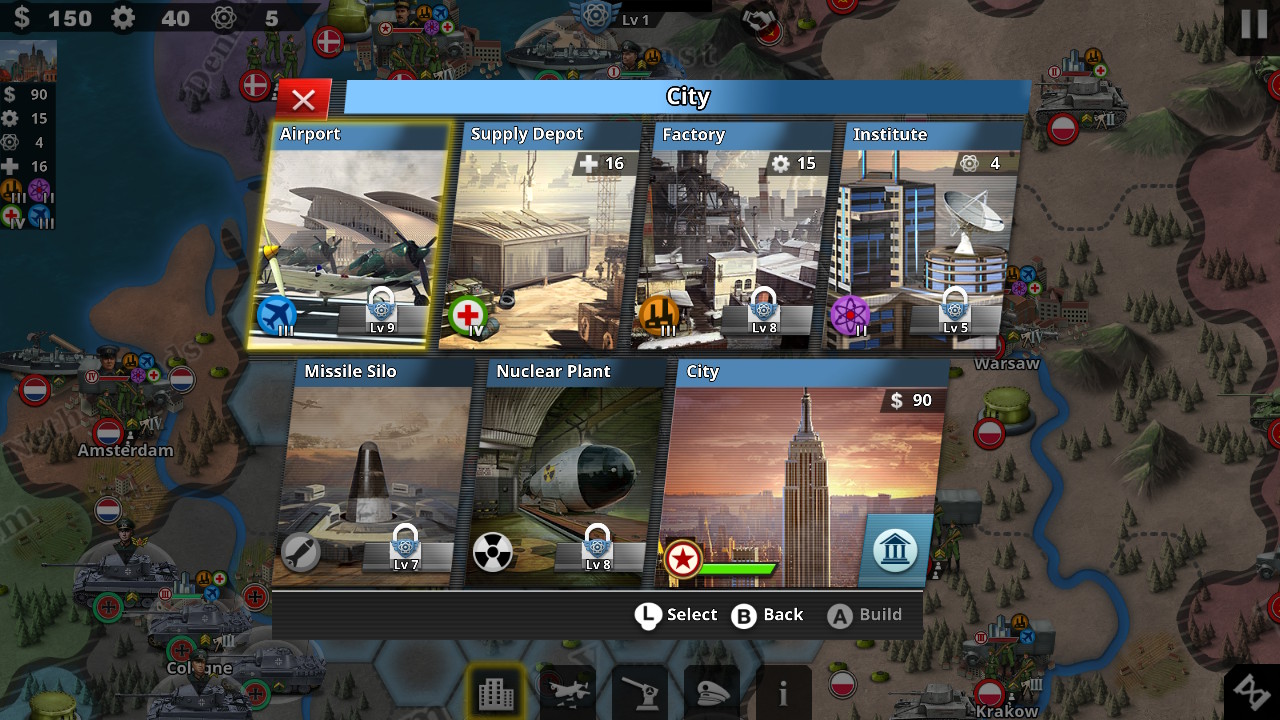
Task: Click the anti-aircraft gun icon in bottom toolbar
Action: point(639,692)
